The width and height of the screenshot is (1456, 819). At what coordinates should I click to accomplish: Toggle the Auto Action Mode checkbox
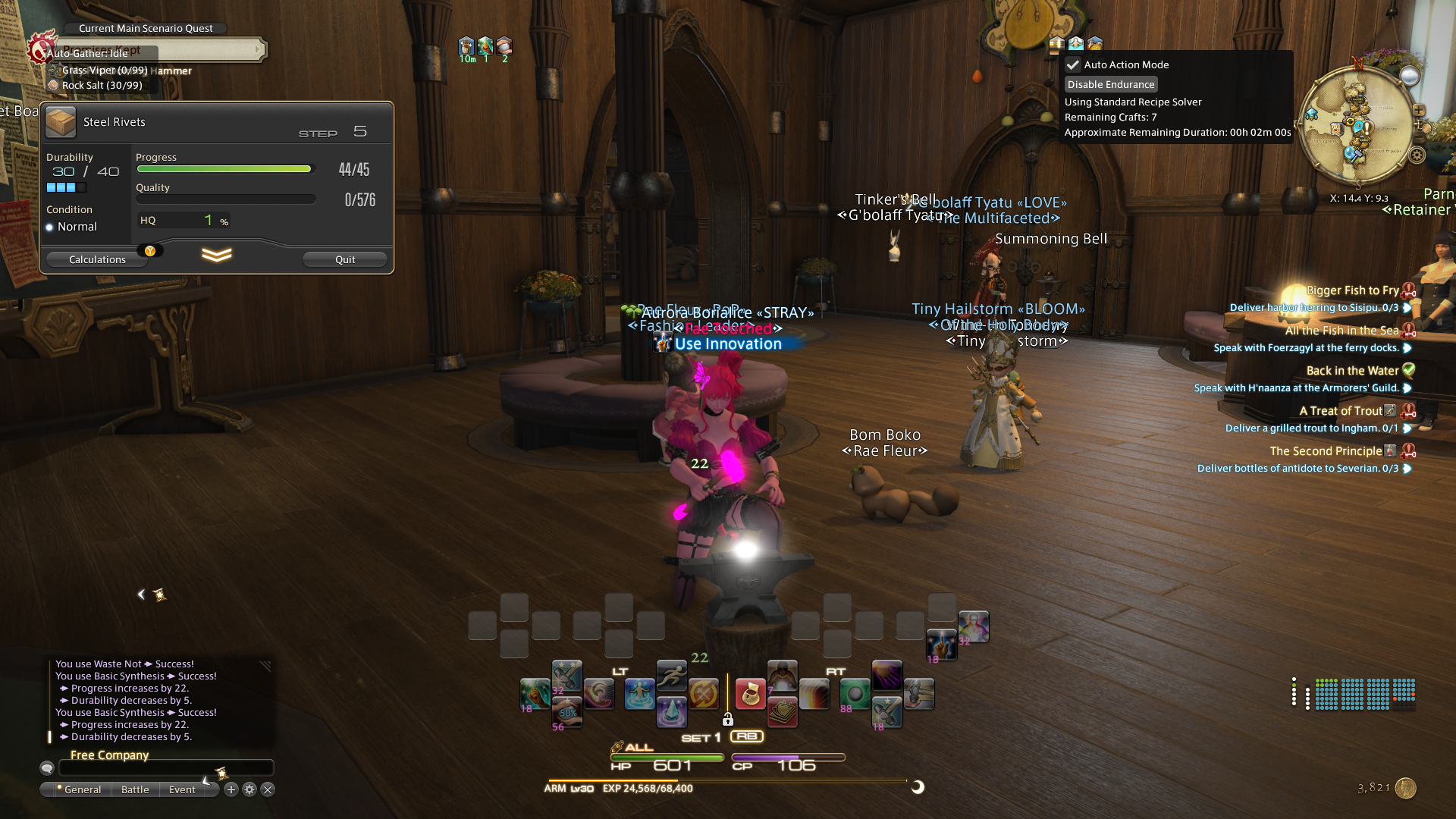(x=1073, y=65)
